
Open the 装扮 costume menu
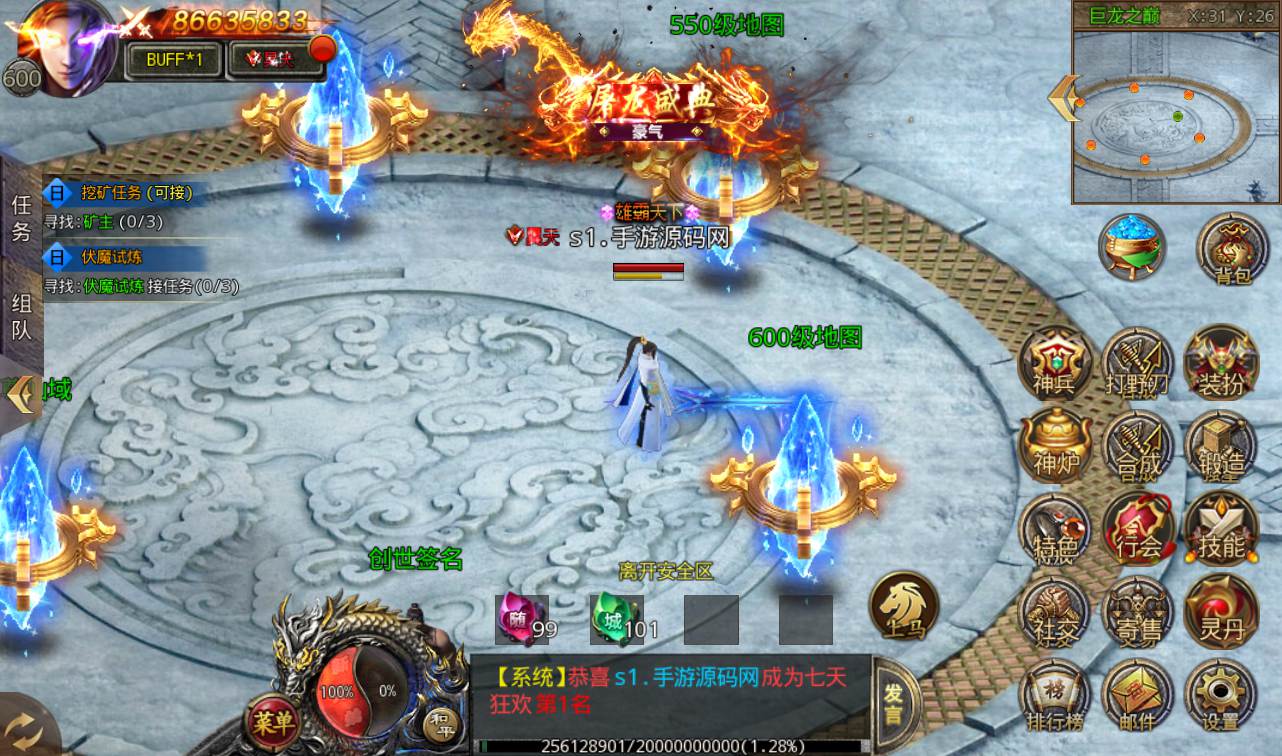[x=1220, y=364]
